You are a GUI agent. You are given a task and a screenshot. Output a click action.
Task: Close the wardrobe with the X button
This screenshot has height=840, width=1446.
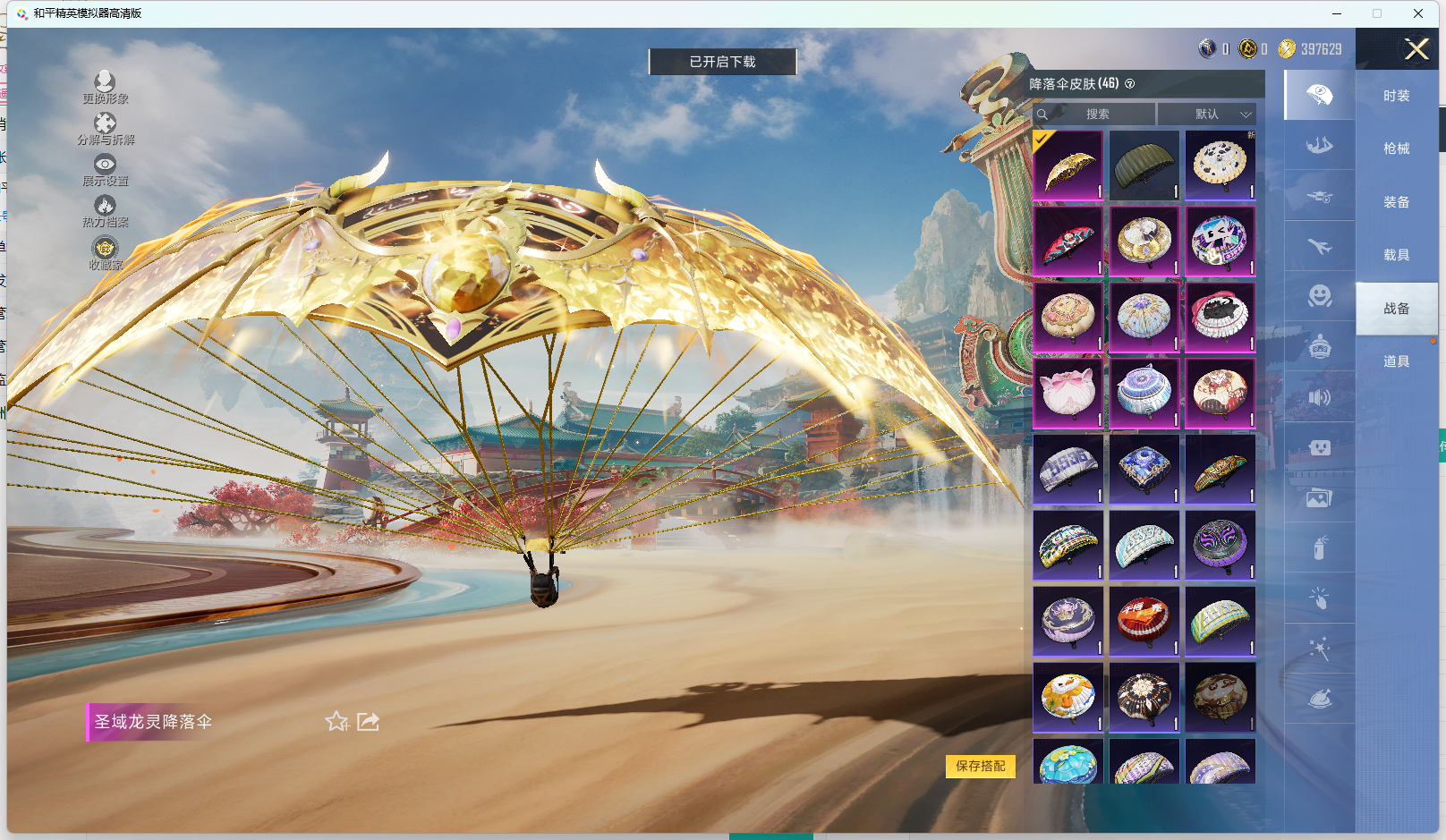(x=1416, y=49)
